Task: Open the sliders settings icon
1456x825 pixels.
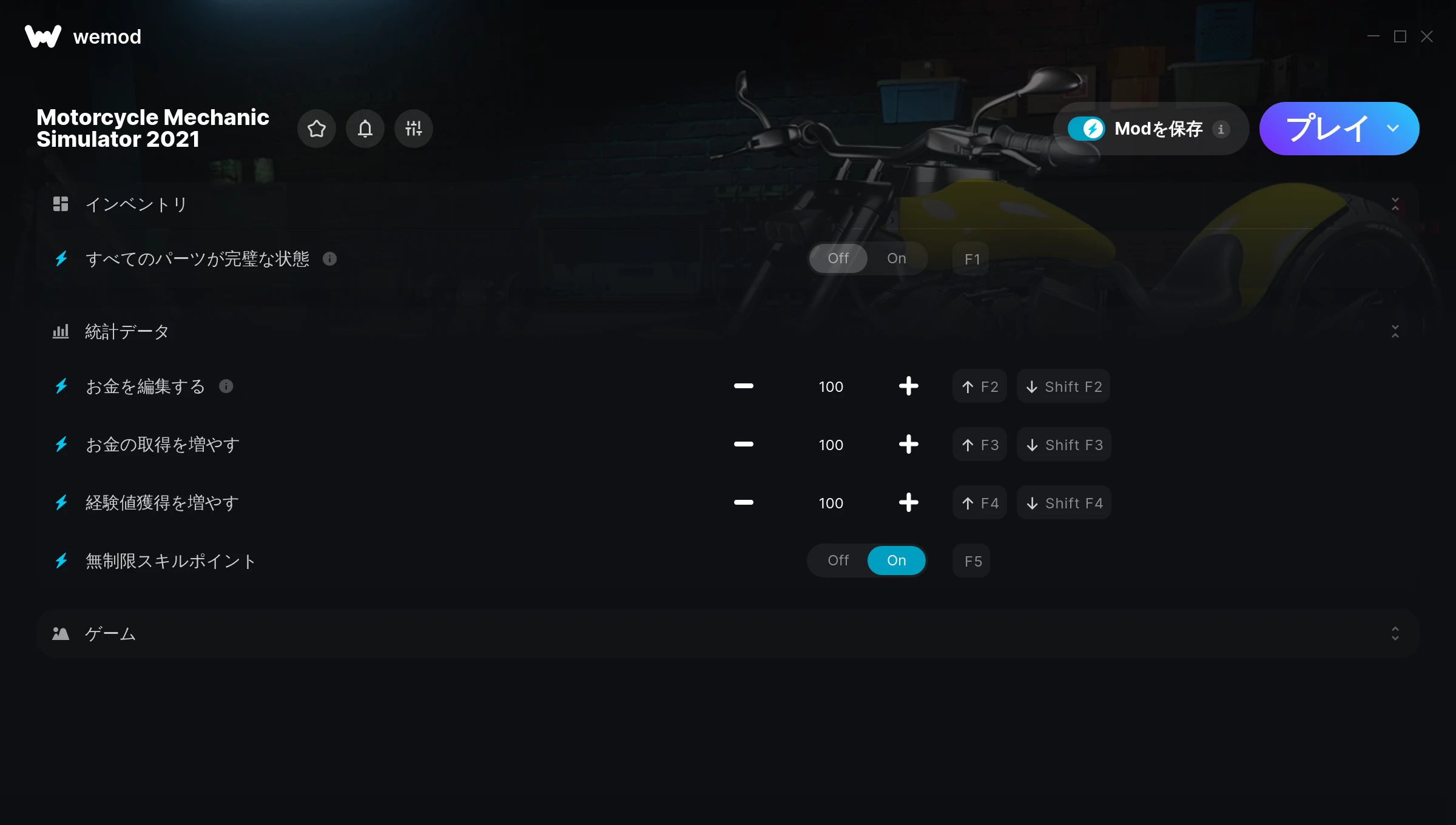Action: click(x=414, y=129)
